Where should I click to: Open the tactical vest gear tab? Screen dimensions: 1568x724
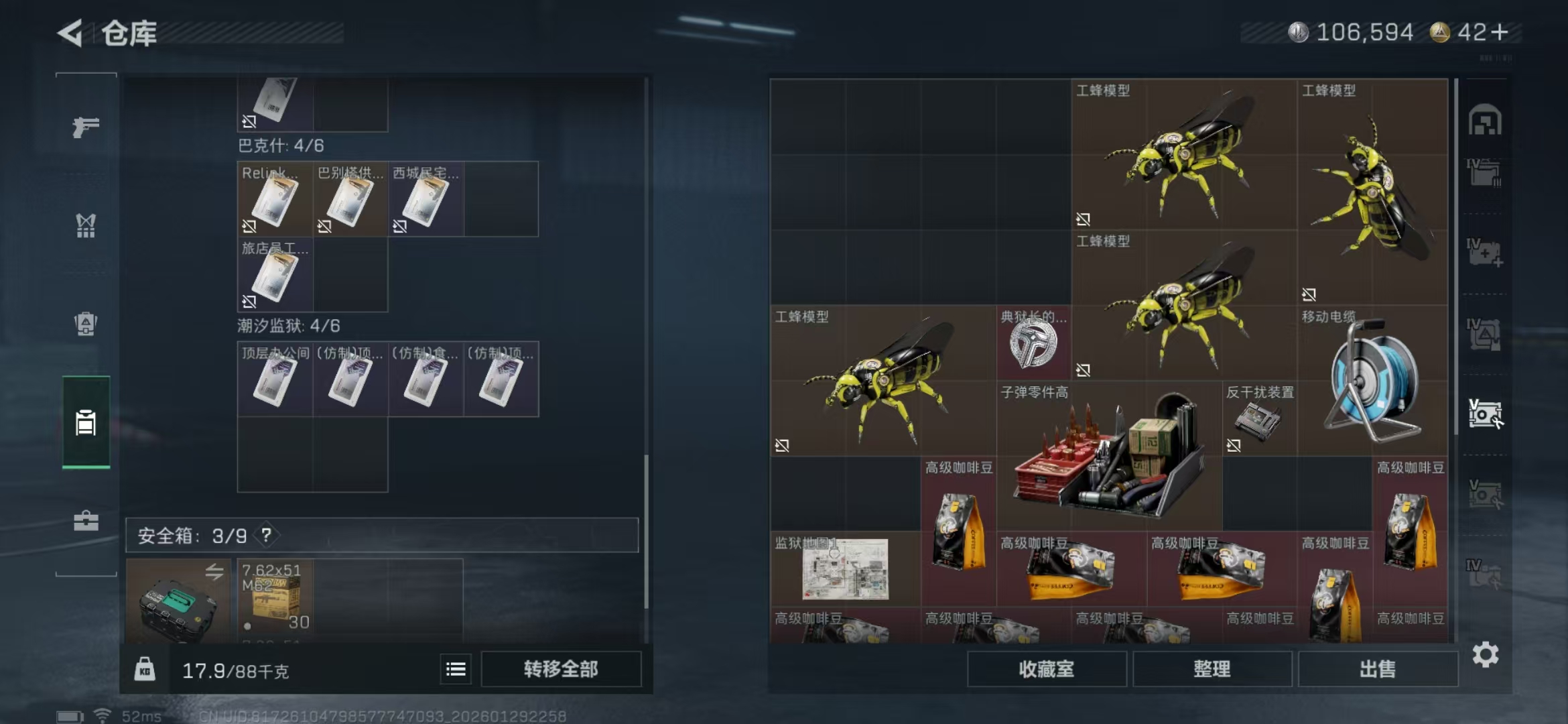click(x=86, y=227)
